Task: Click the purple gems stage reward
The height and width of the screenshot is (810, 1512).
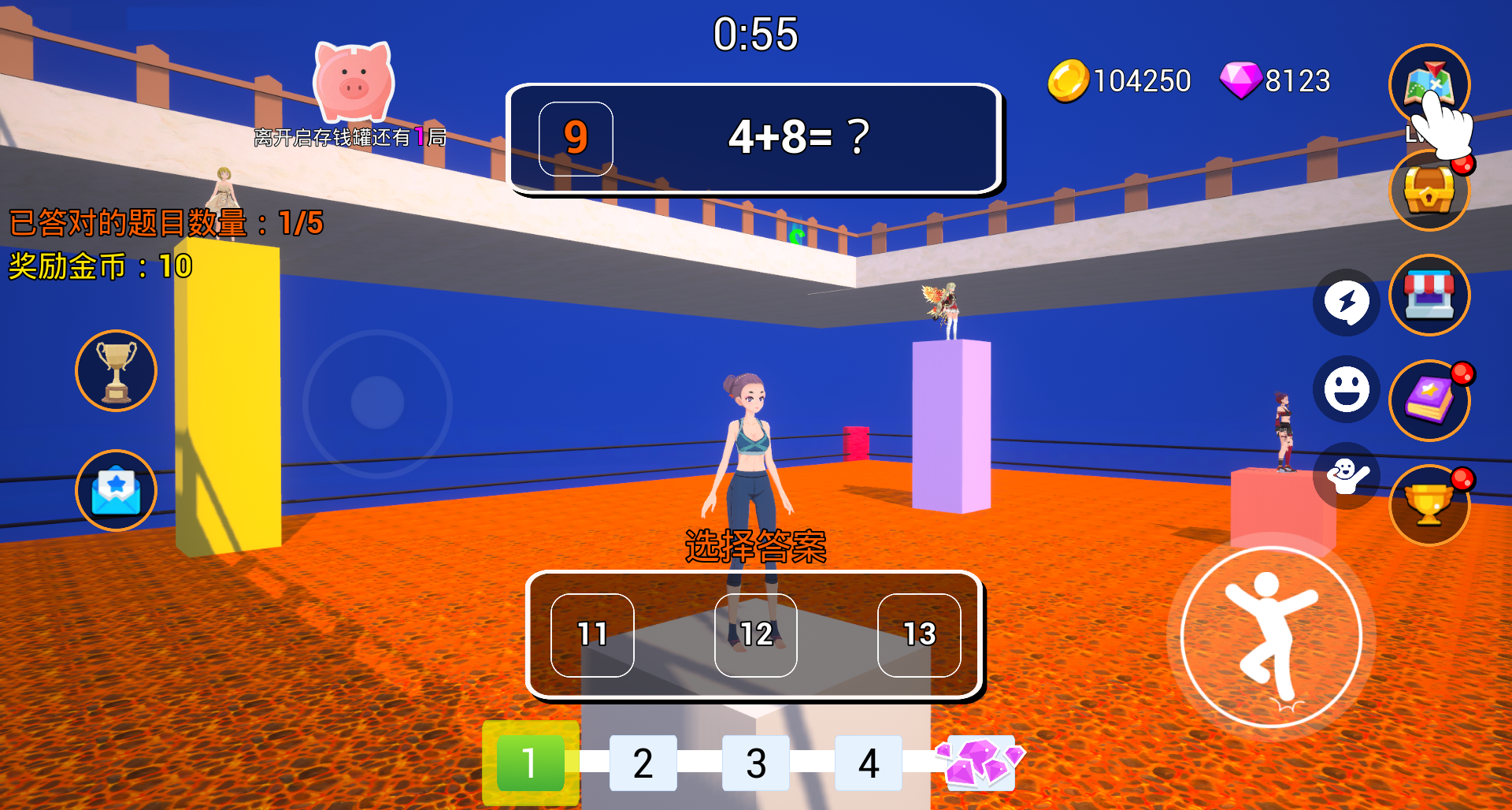Action: tap(979, 762)
